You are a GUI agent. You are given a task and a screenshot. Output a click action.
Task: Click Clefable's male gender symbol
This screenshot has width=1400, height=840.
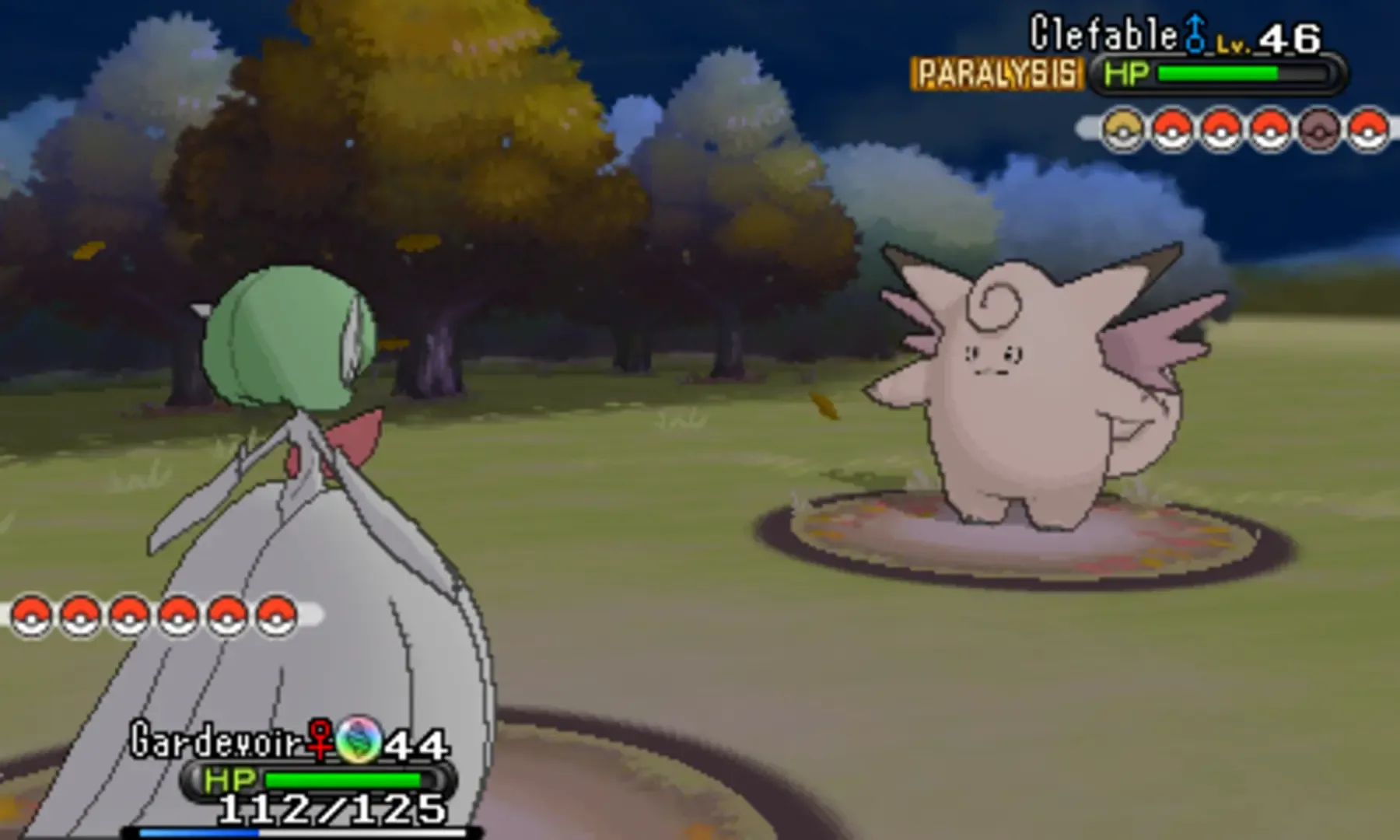1195,31
